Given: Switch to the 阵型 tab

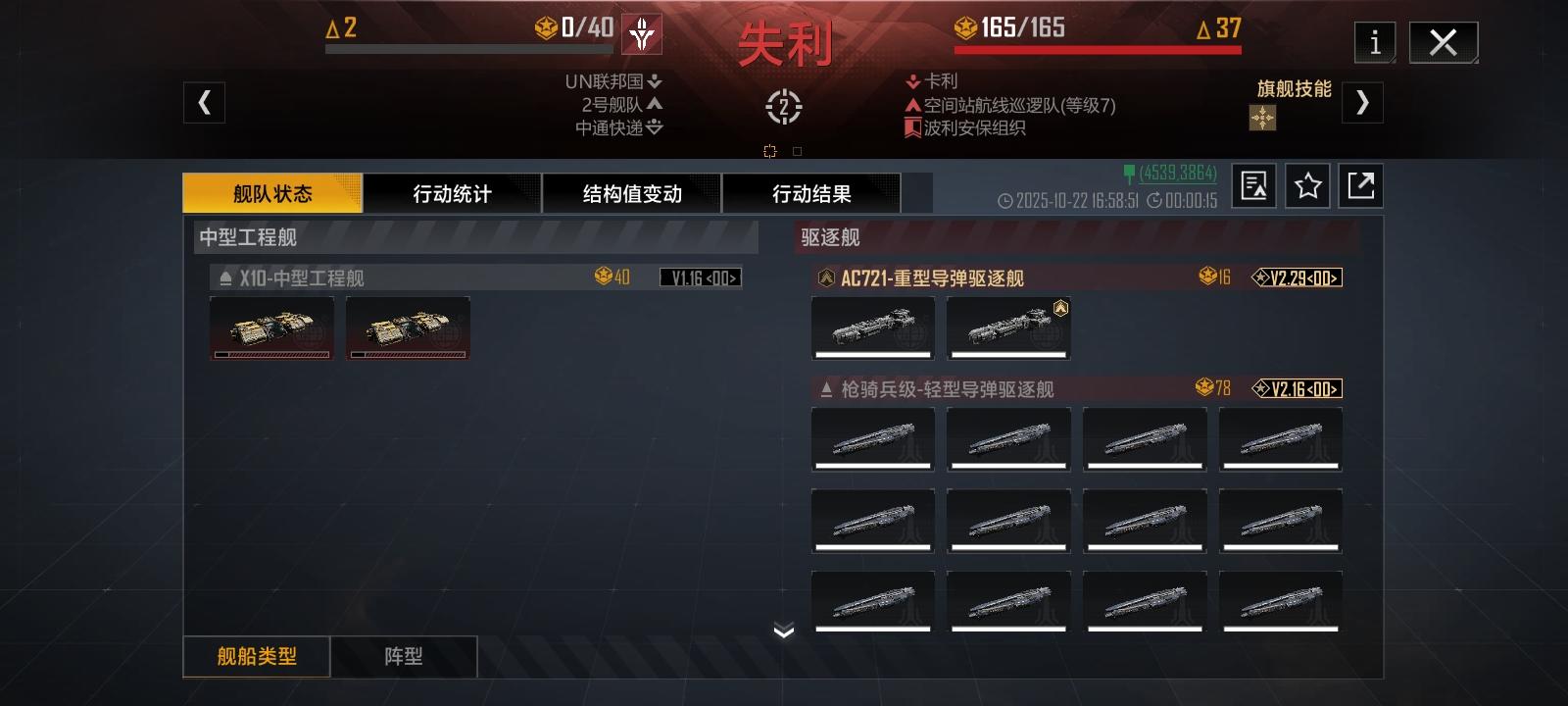Looking at the screenshot, I should pos(403,656).
